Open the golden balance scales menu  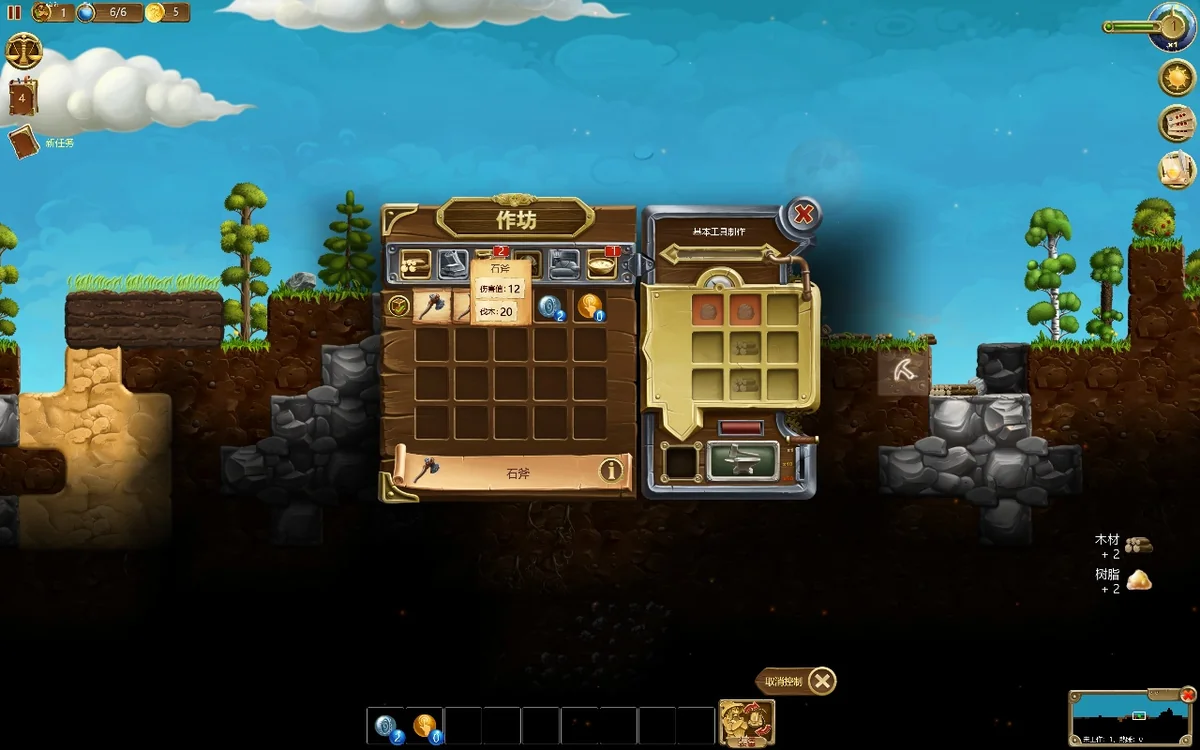pos(23,50)
